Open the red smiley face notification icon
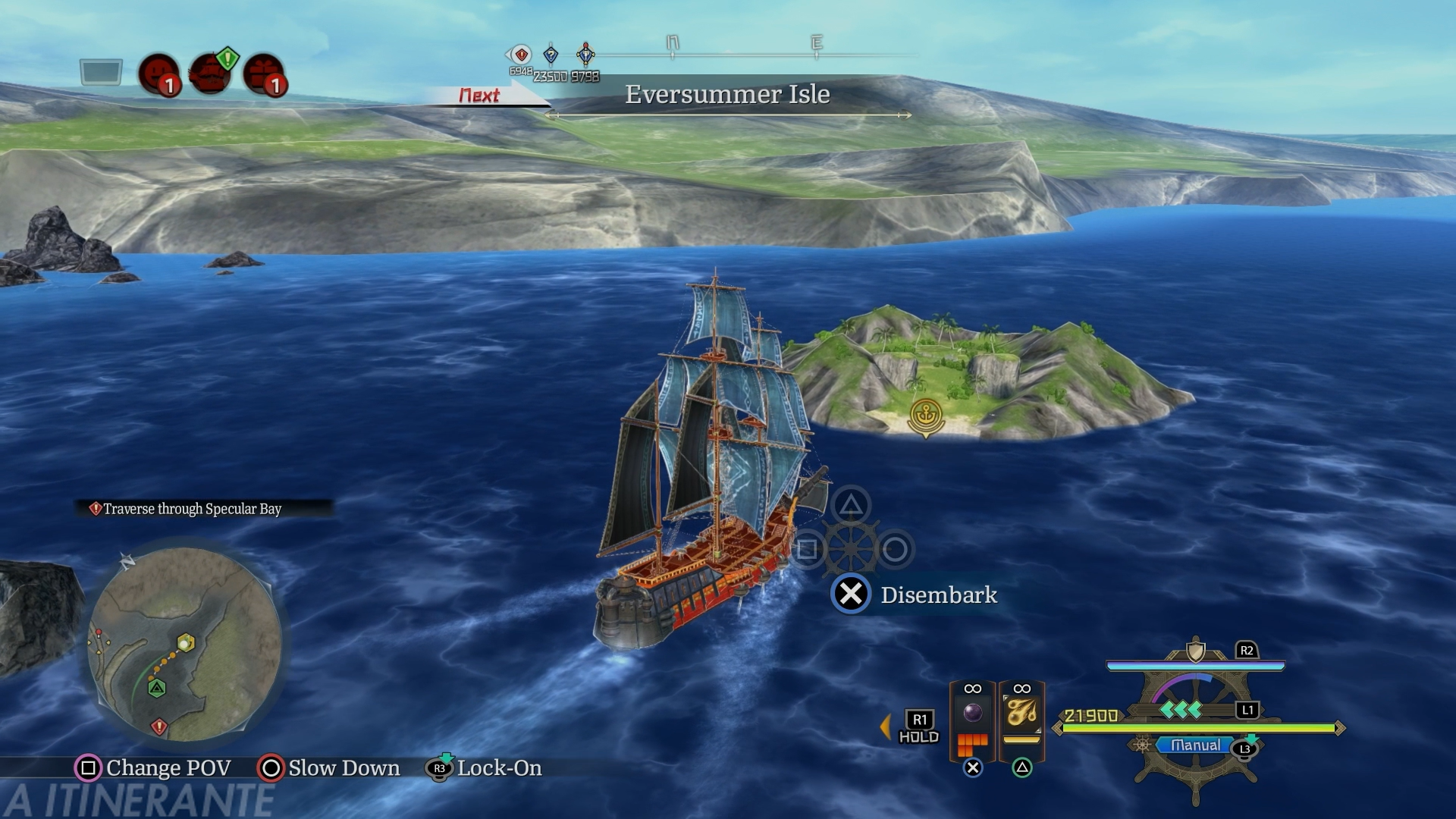The height and width of the screenshot is (819, 1456). click(x=158, y=75)
